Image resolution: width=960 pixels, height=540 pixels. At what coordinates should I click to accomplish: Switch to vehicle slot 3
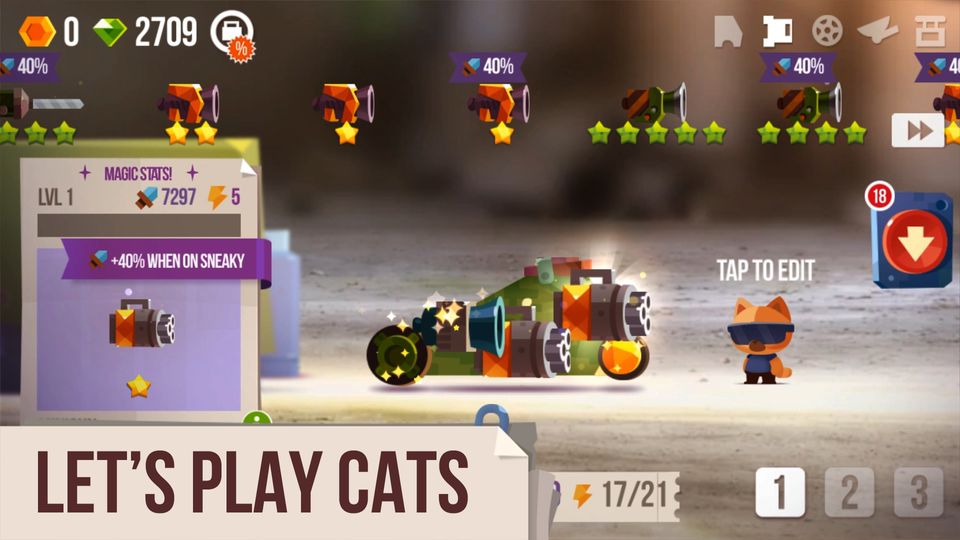918,492
